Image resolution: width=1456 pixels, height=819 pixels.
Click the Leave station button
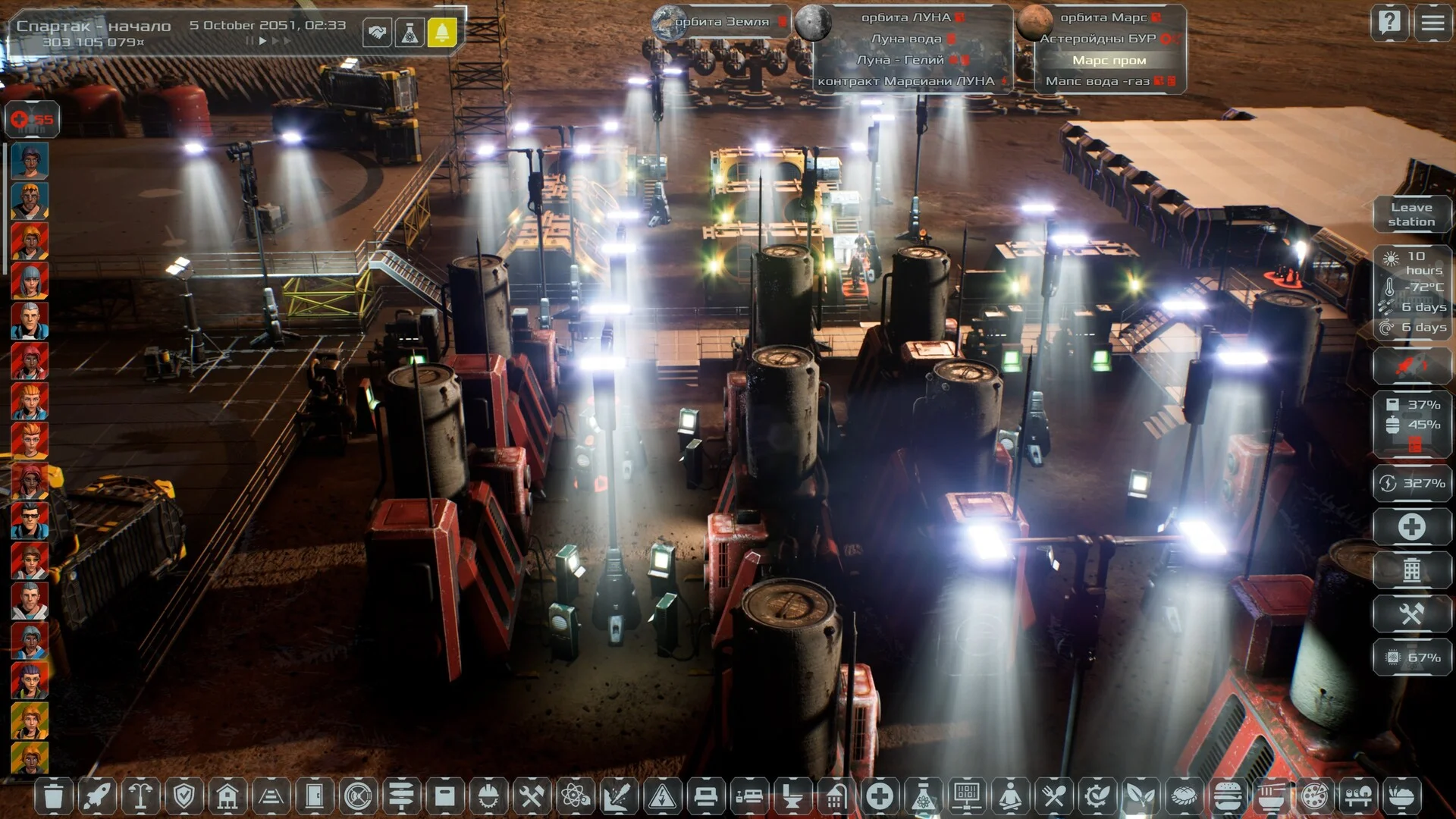[x=1411, y=215]
